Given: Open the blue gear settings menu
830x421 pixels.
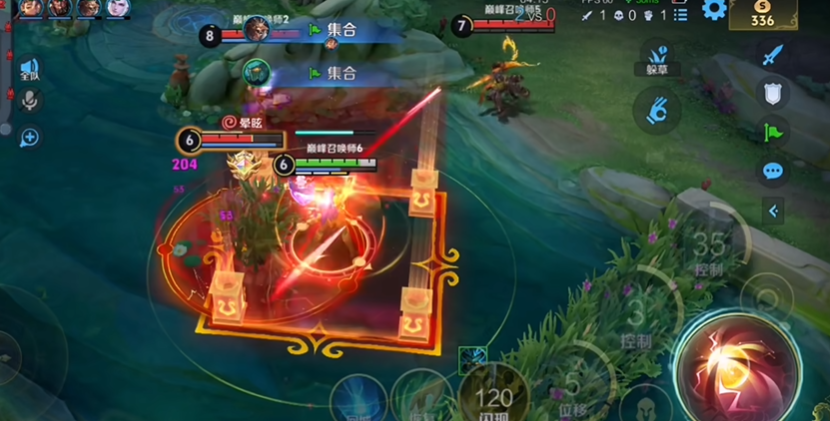Looking at the screenshot, I should (713, 11).
